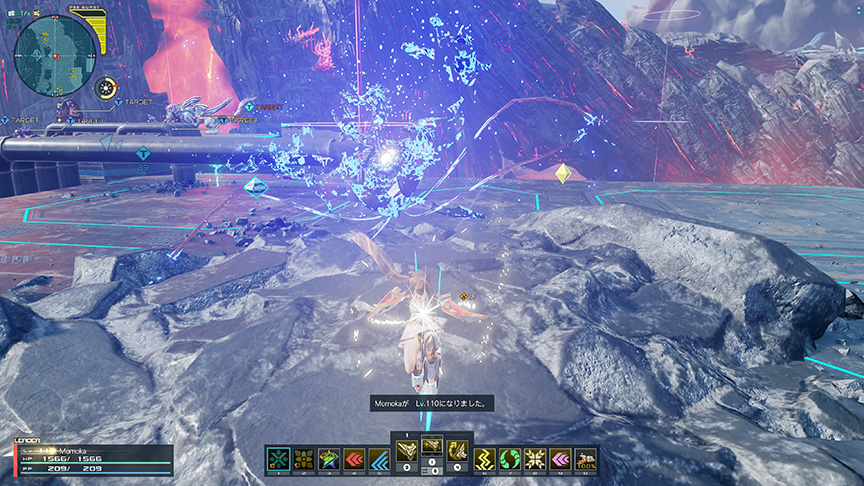Trigger the red triple-chevron skill
The width and height of the screenshot is (864, 486).
[x=354, y=460]
